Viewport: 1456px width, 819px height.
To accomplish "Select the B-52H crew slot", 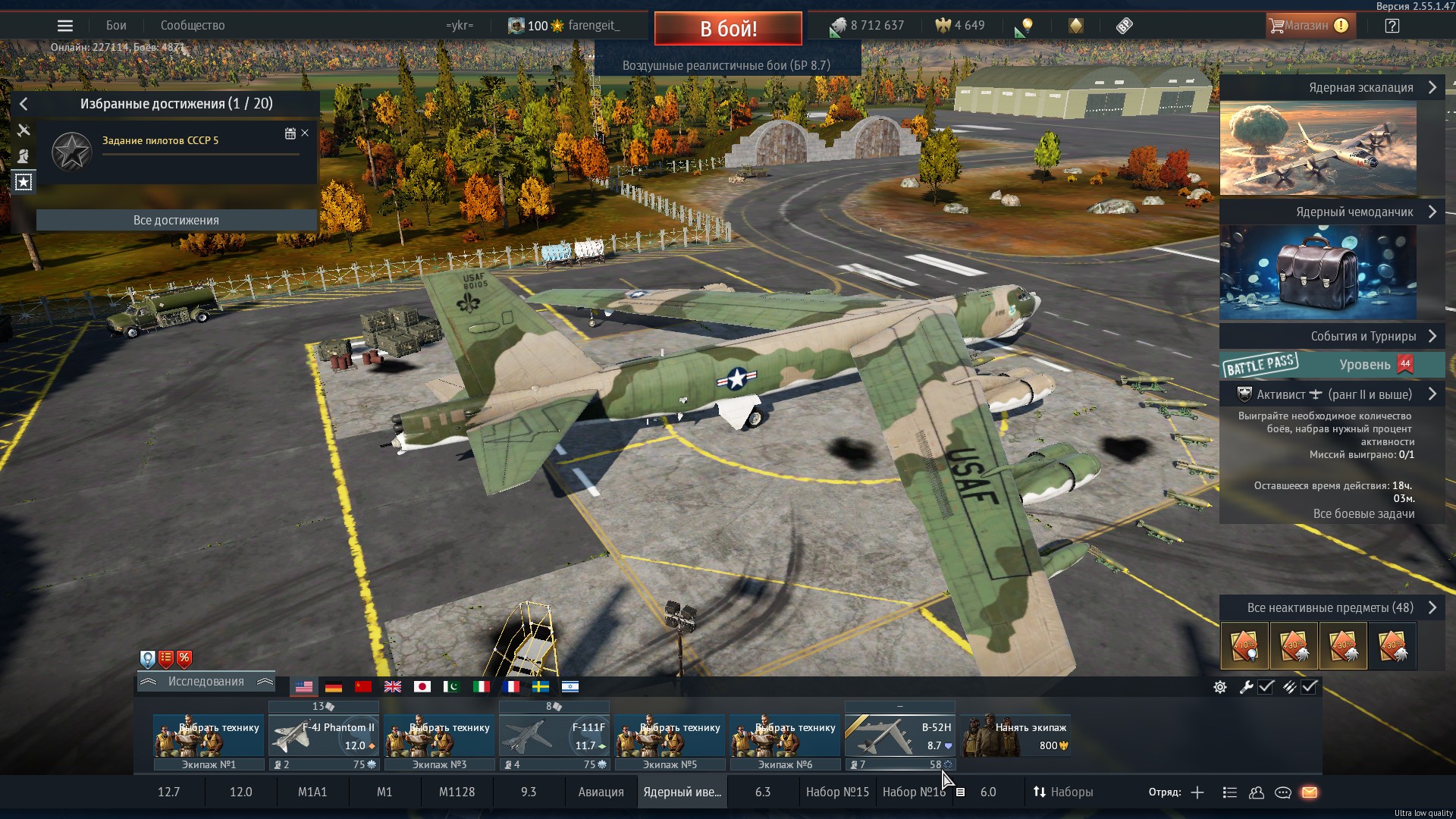I will pyautogui.click(x=899, y=736).
